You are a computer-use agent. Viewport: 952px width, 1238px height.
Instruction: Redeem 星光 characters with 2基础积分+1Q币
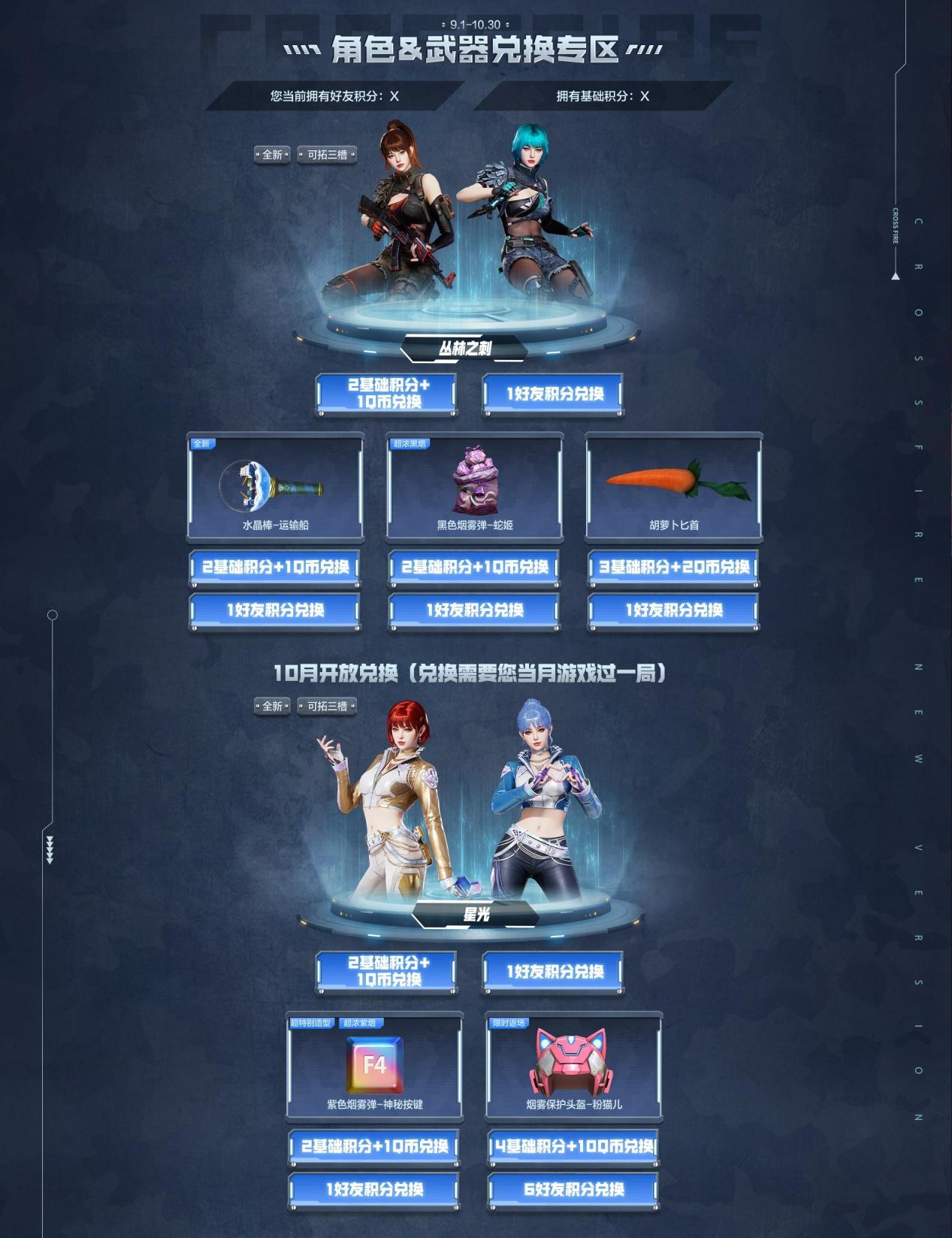pyautogui.click(x=386, y=971)
